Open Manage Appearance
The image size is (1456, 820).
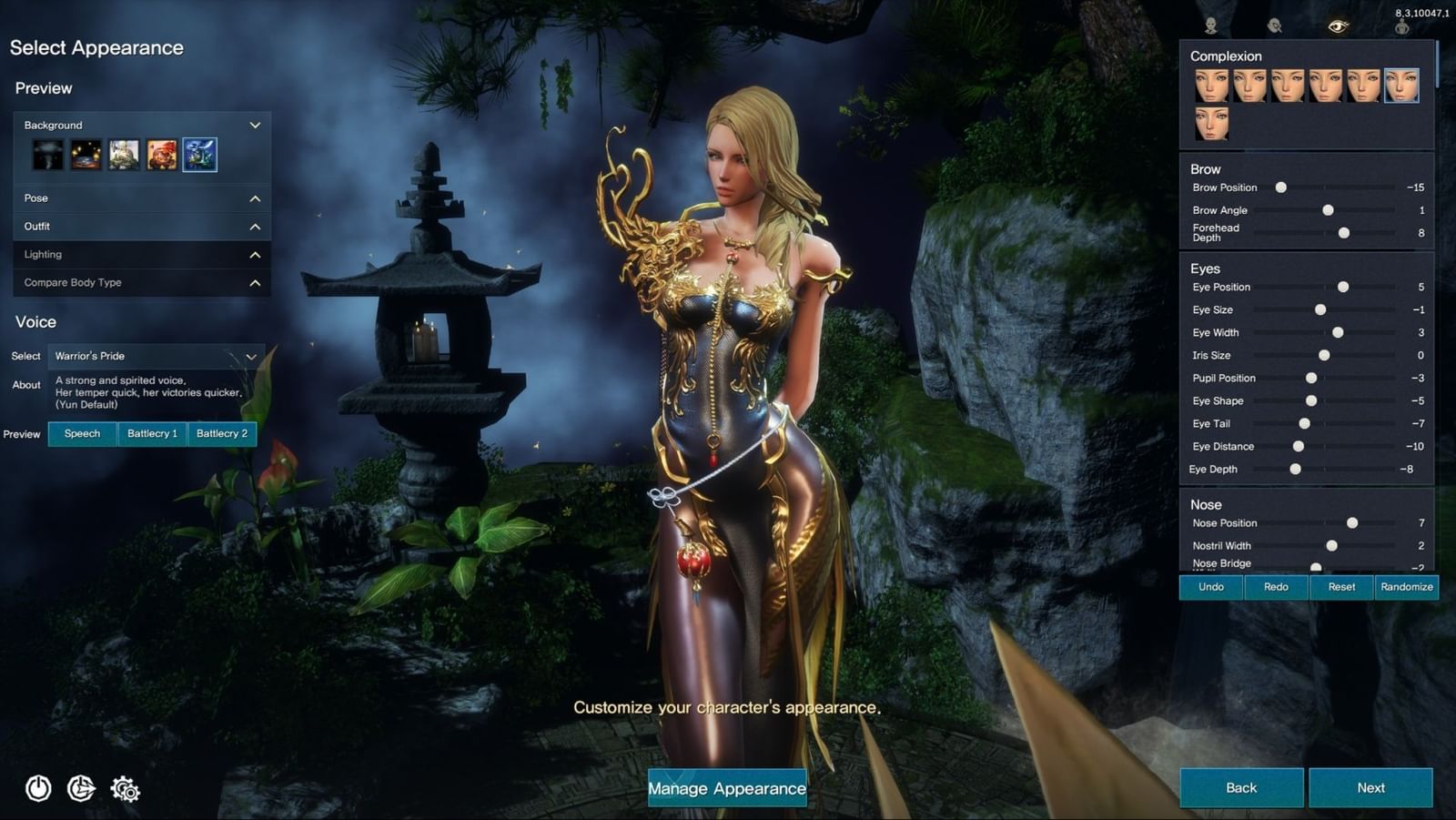(x=726, y=788)
